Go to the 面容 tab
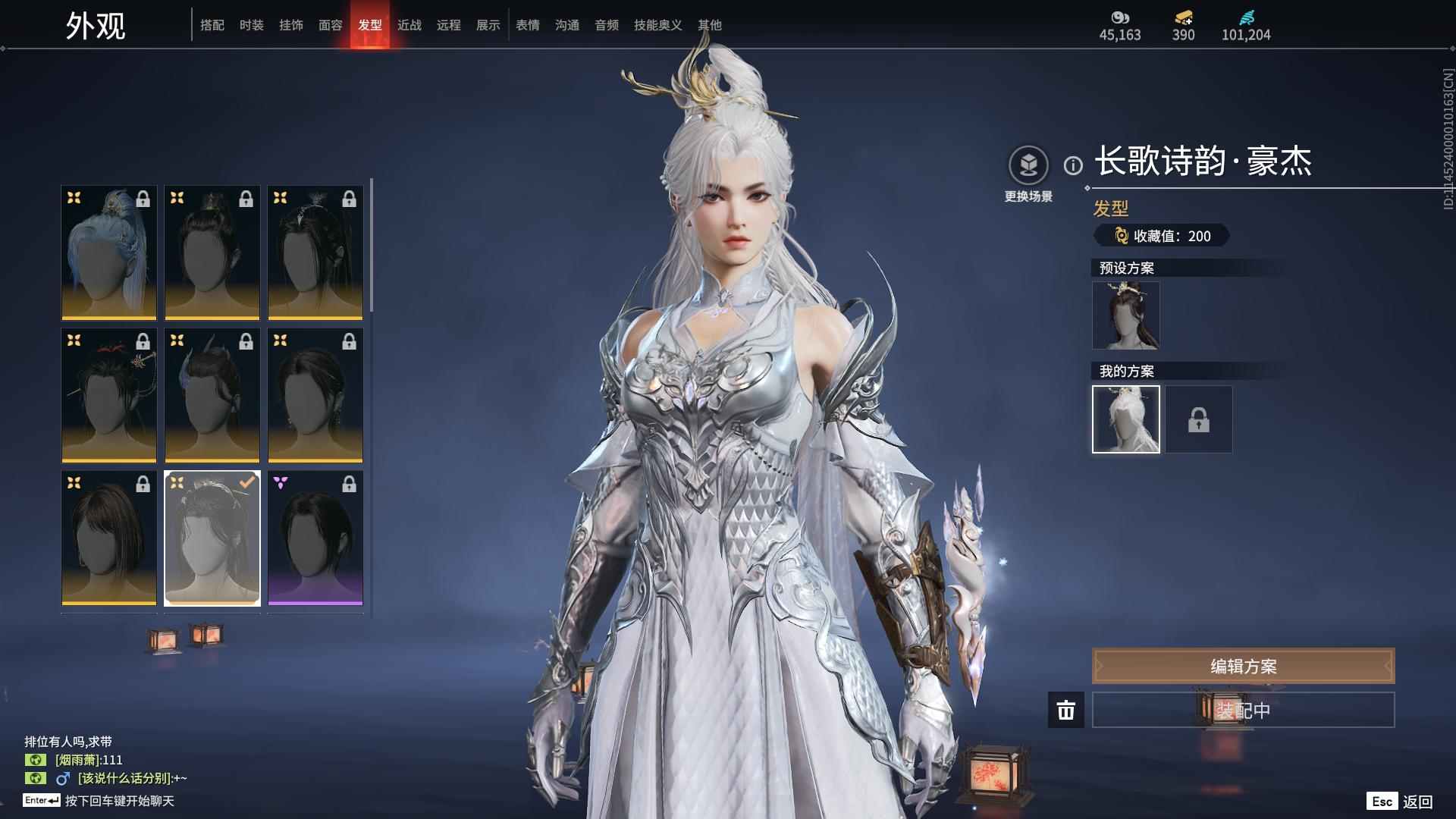 tap(330, 25)
